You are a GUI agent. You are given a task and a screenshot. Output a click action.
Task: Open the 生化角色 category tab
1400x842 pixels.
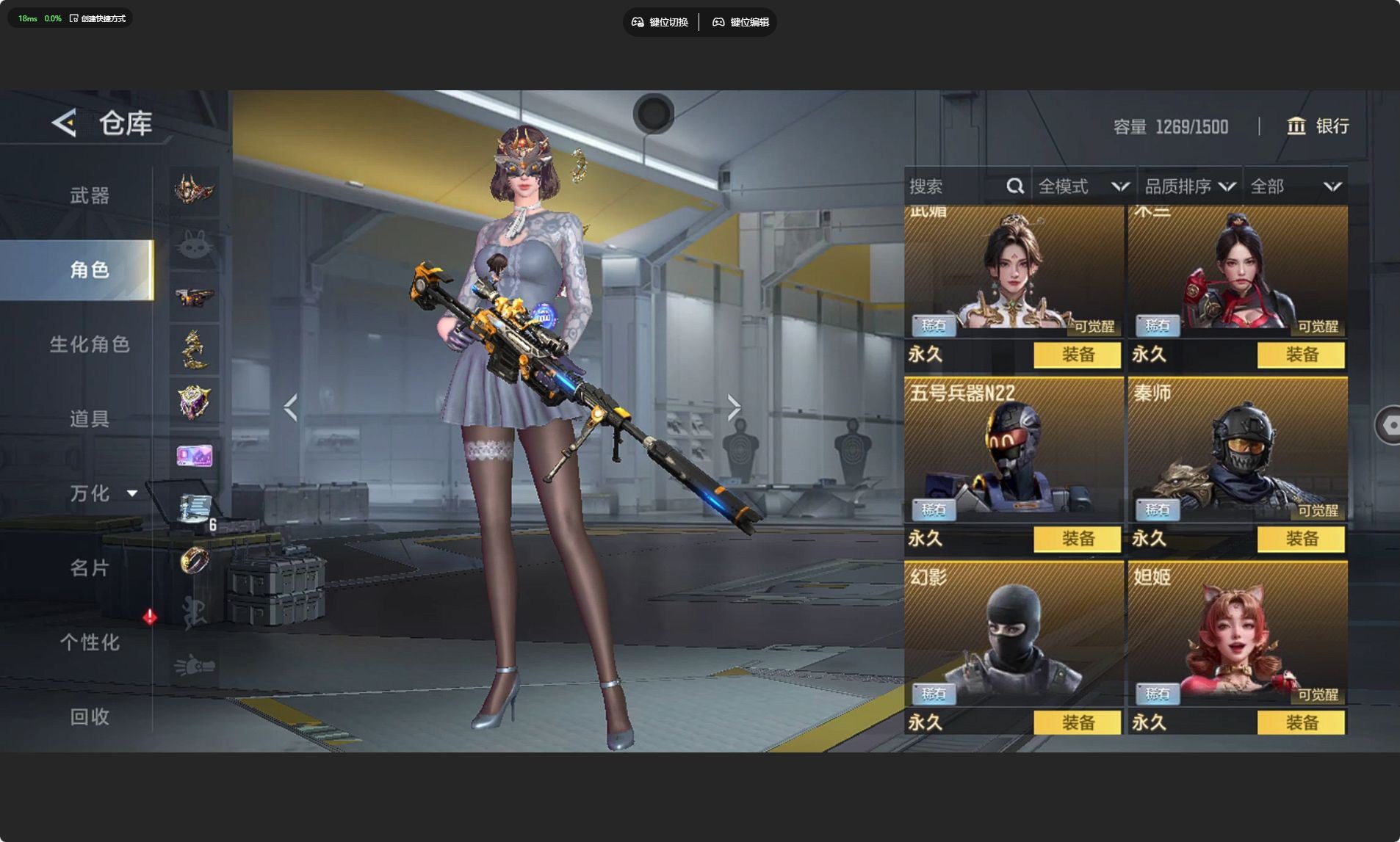click(x=90, y=344)
